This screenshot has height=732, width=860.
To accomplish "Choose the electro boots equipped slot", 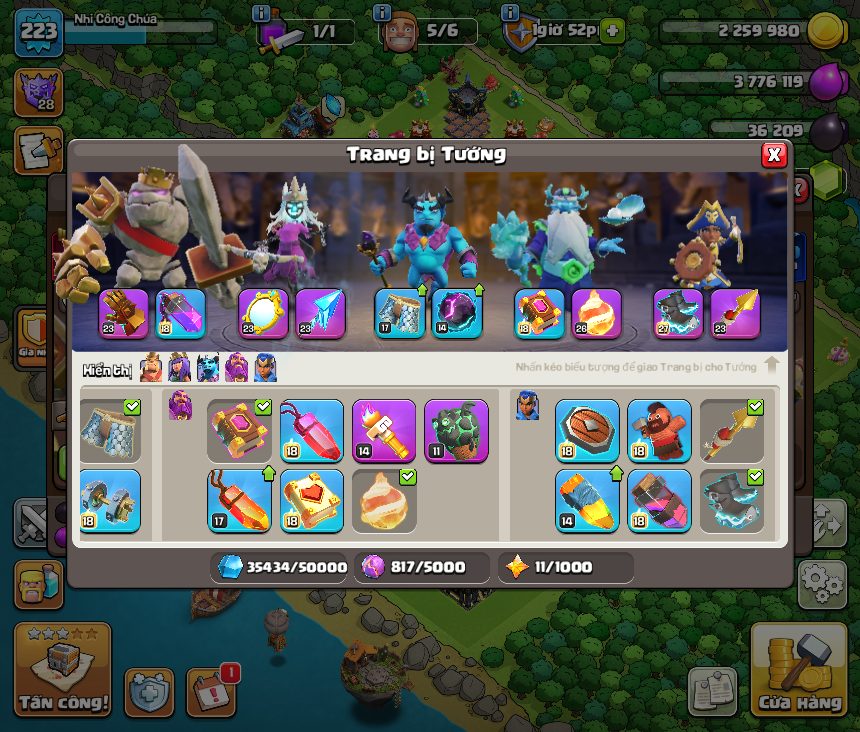I will click(679, 313).
